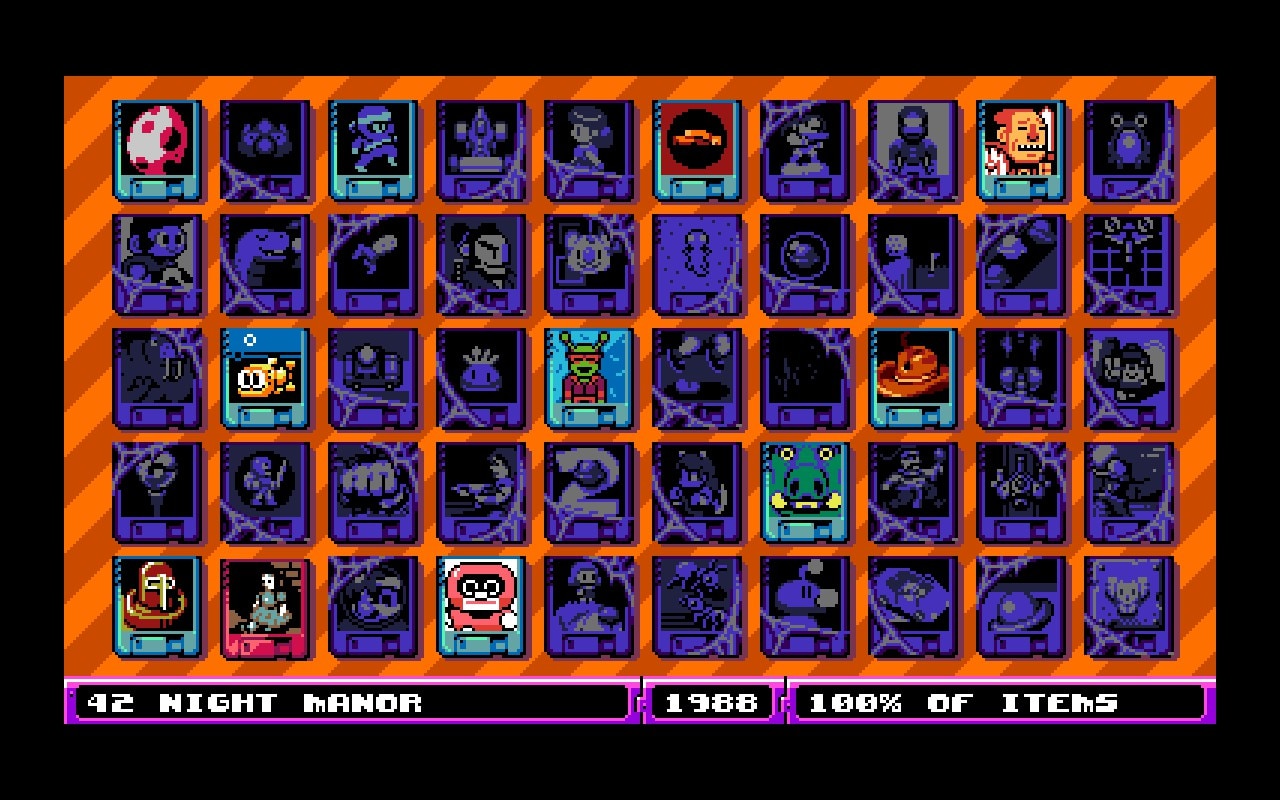Click the rocket ship game thumbnail

(x=481, y=150)
